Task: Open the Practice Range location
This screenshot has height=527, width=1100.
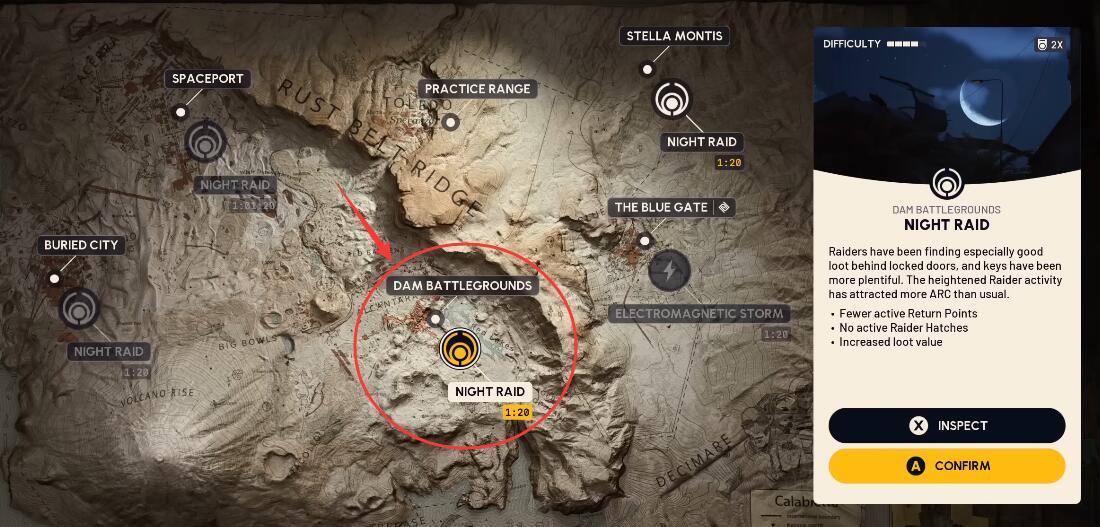Action: pos(477,89)
